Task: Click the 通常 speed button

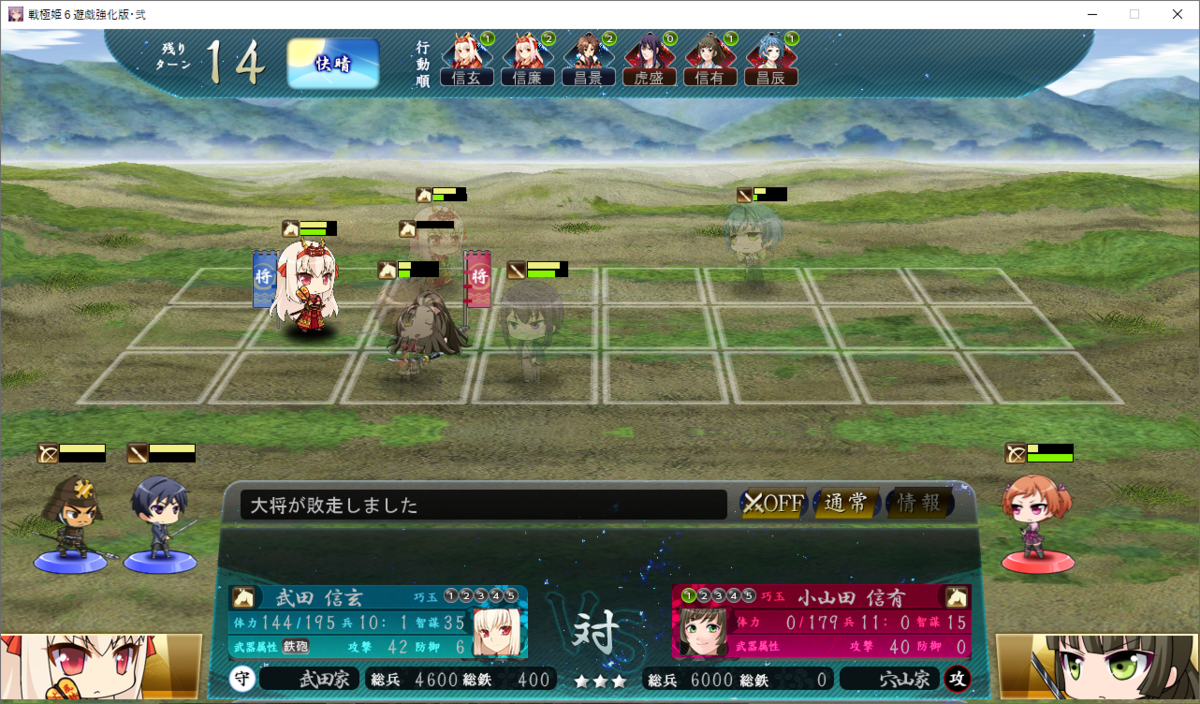Action: [846, 503]
